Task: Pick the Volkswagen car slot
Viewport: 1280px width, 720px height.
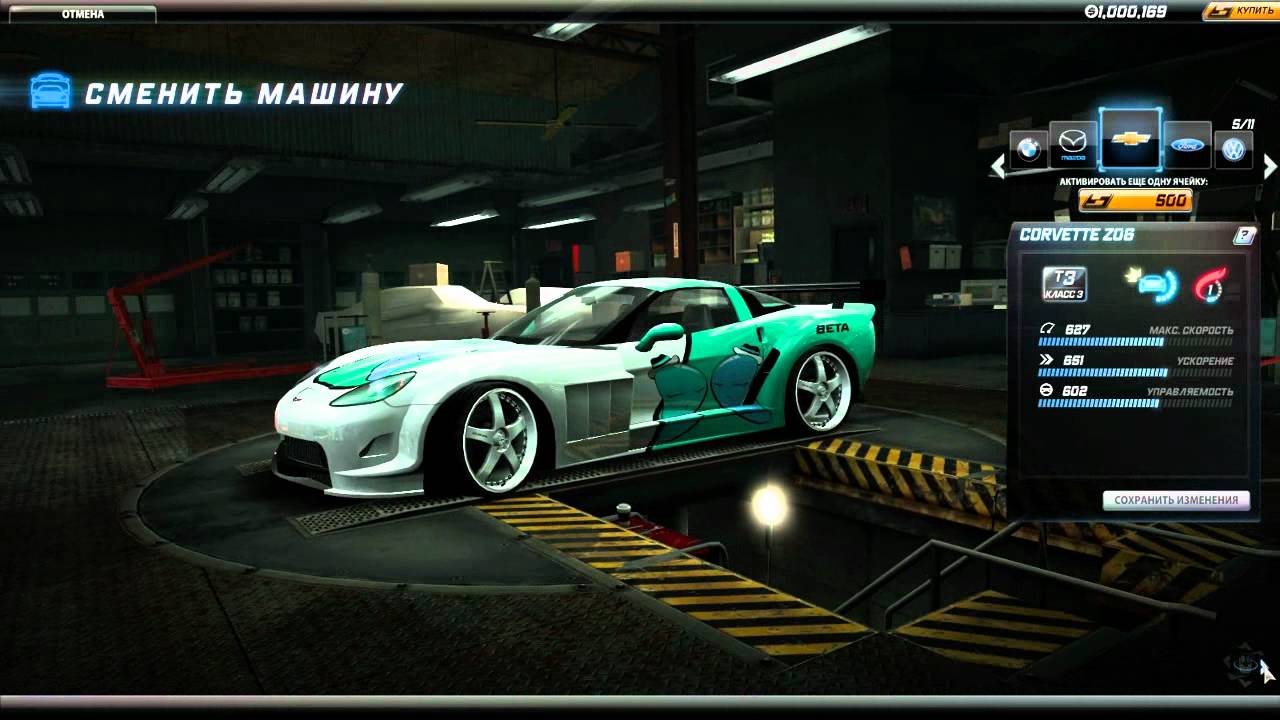Action: click(x=1234, y=150)
